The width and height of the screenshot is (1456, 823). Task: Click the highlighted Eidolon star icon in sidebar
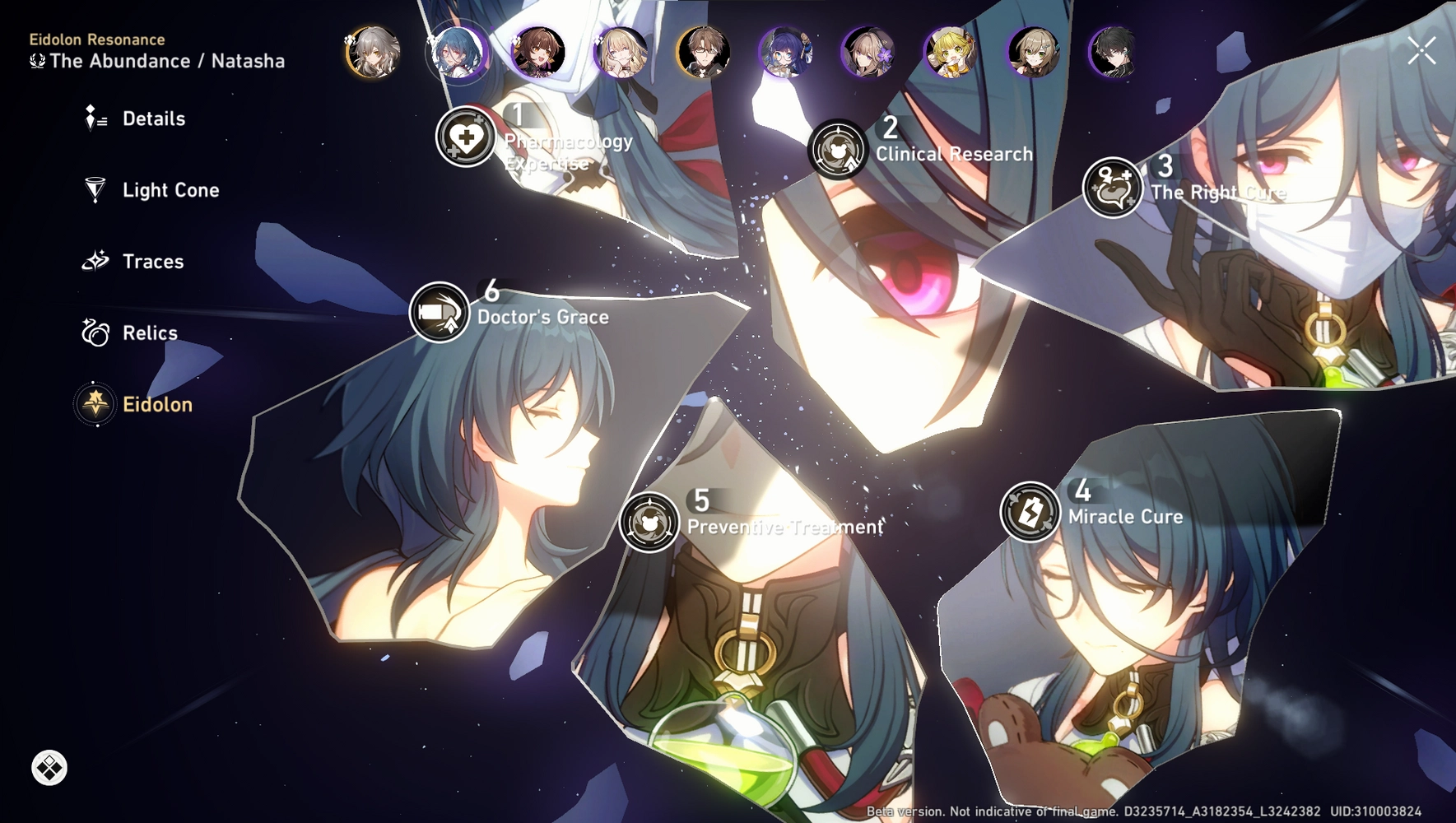tap(96, 405)
